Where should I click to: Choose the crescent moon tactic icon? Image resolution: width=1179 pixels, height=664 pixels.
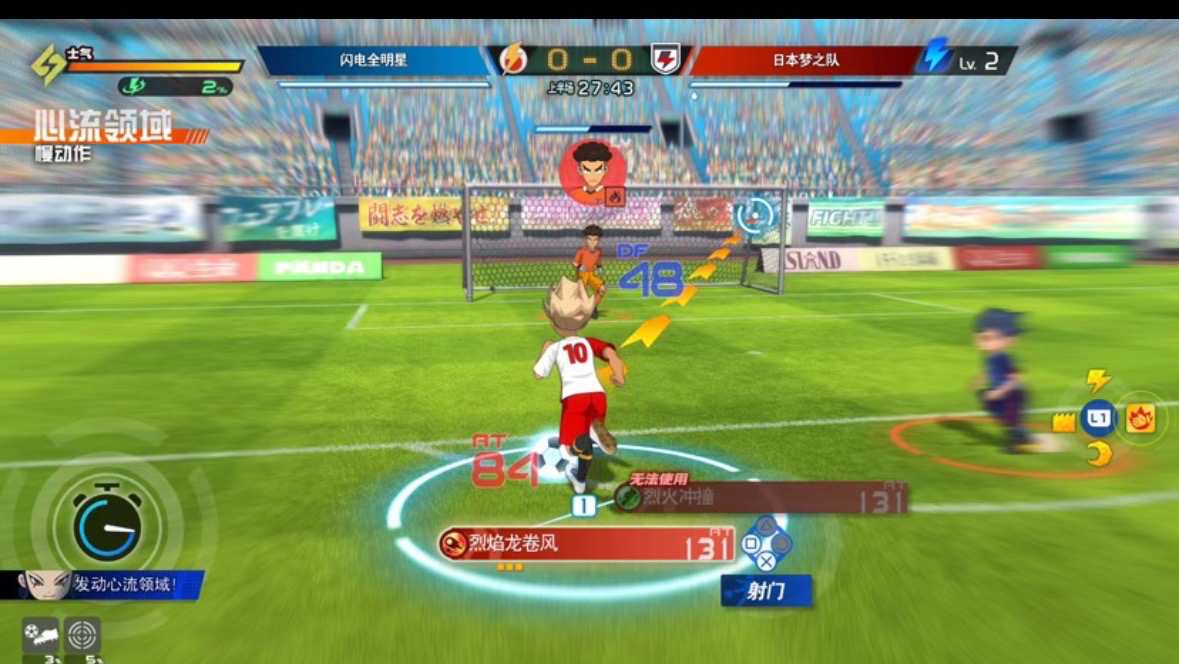1099,454
